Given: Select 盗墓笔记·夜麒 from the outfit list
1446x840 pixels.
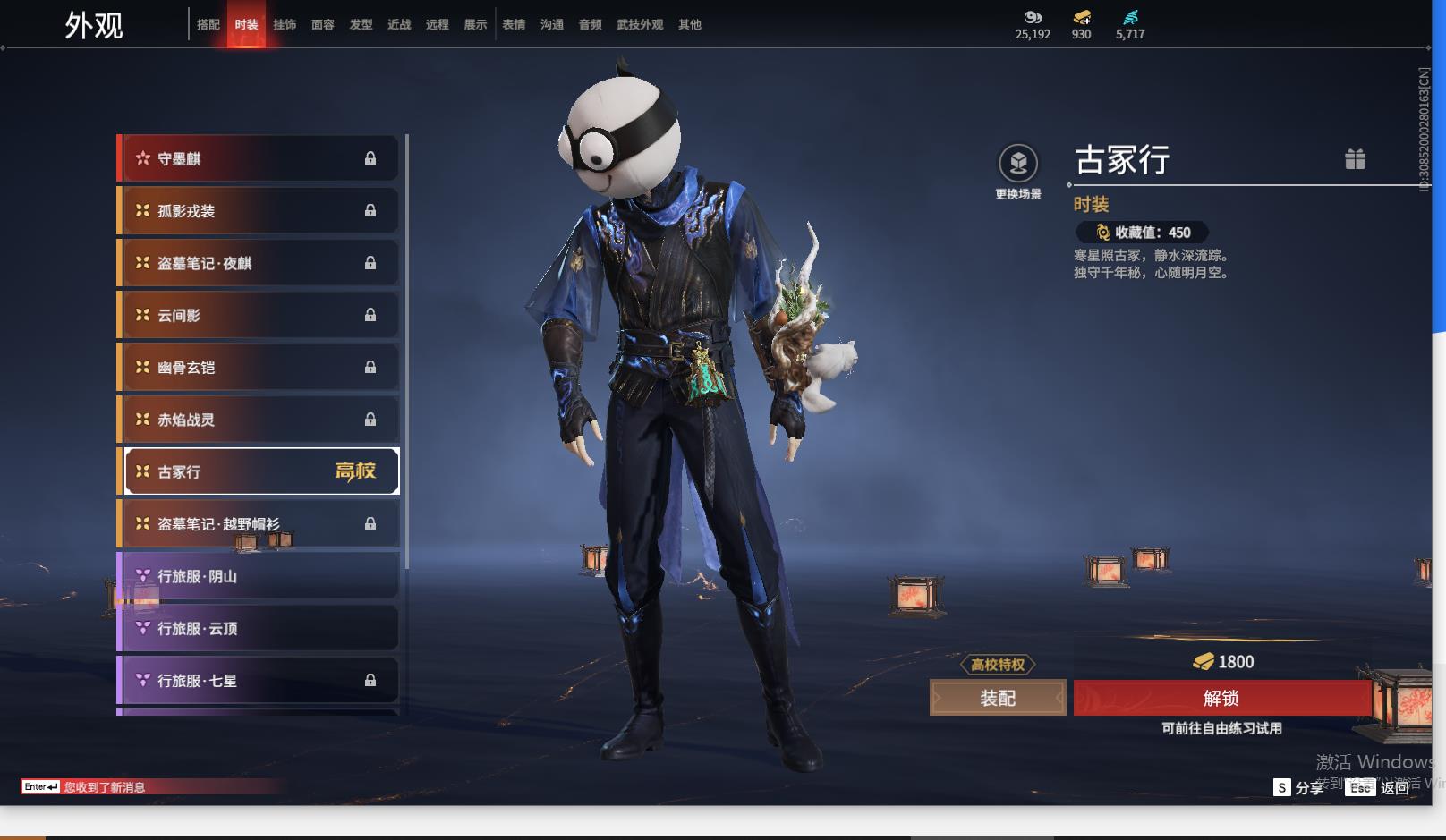Looking at the screenshot, I should click(259, 263).
